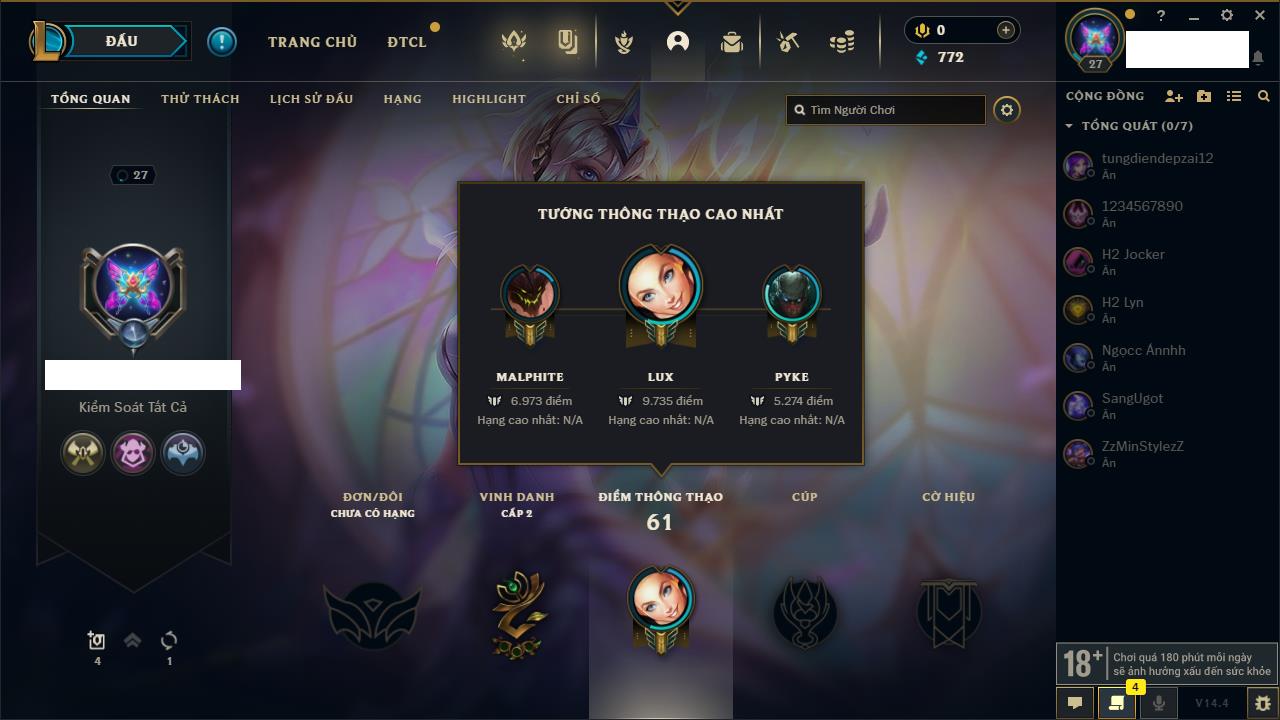Select the VINH DANH honor emblem

(518, 613)
